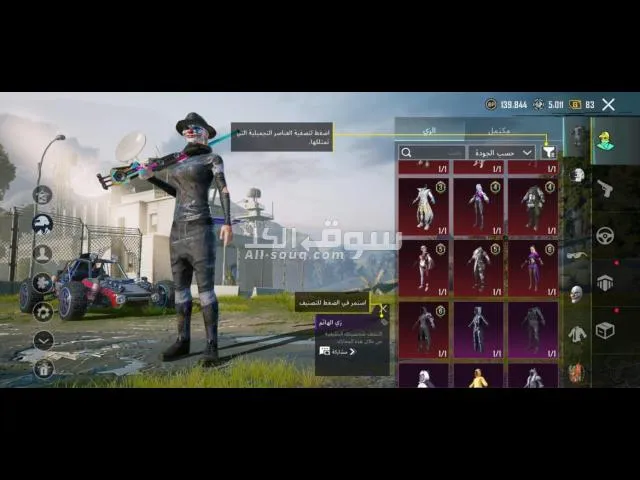Open the quality sort dropdown

[501, 152]
